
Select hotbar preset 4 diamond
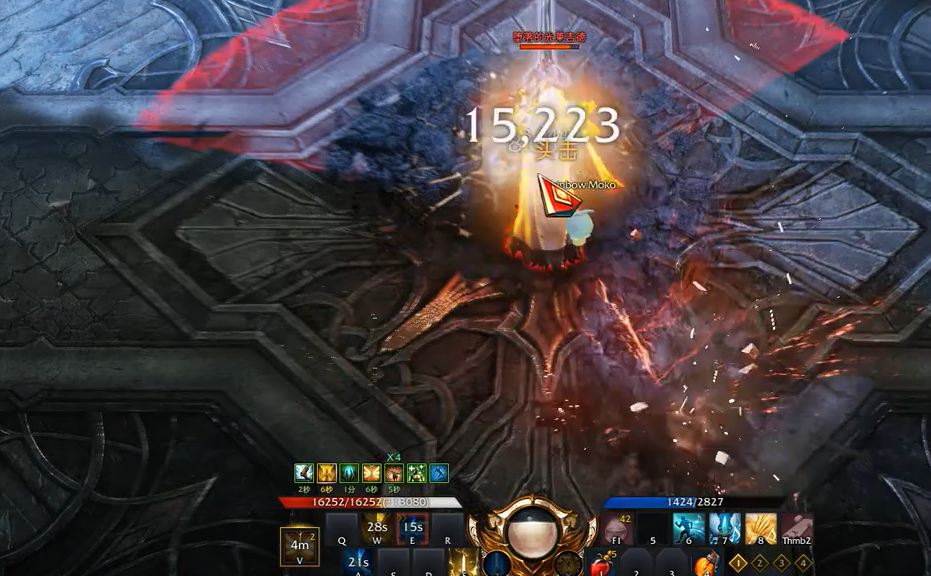click(x=802, y=562)
